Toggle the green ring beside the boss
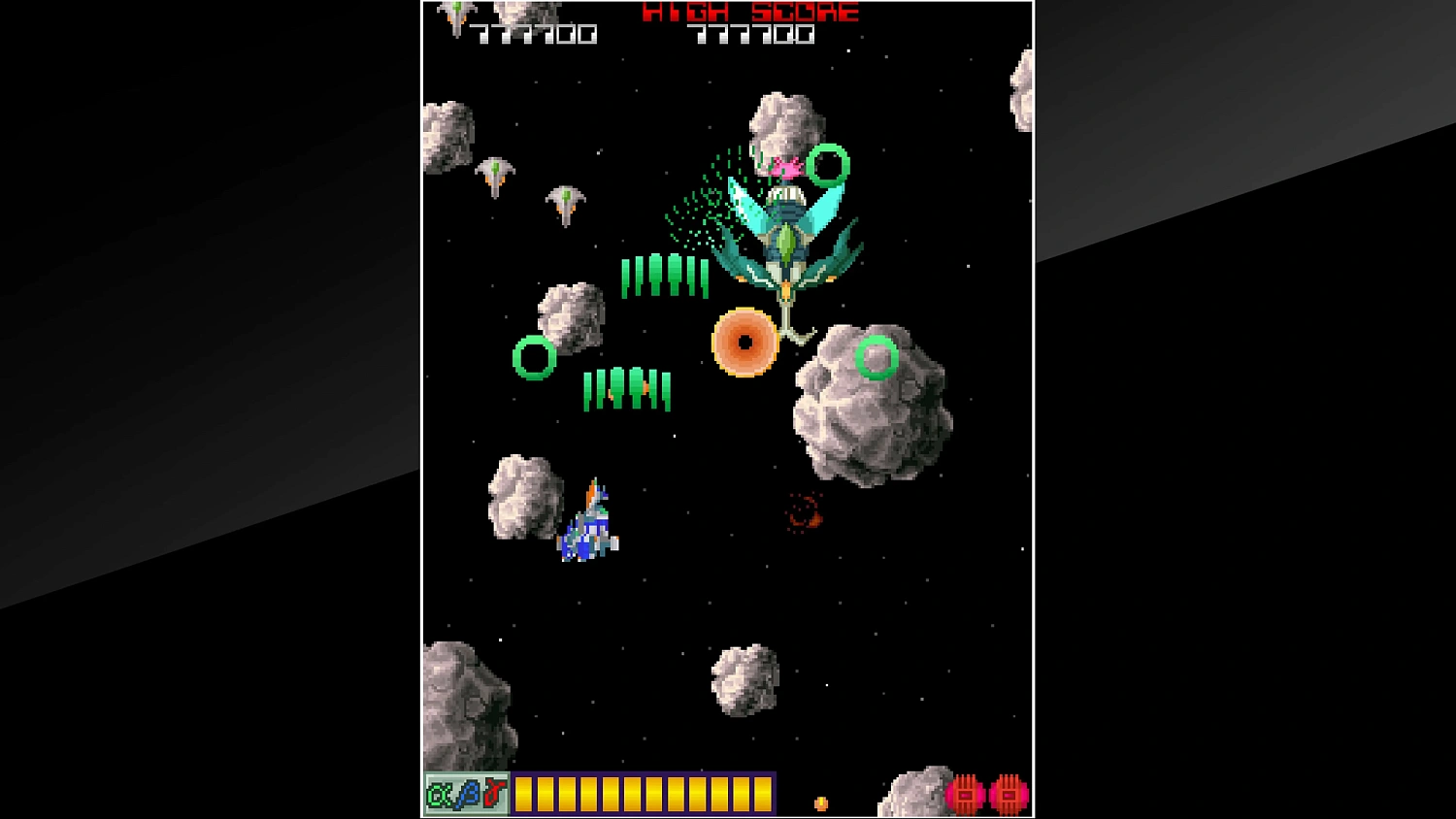Viewport: 1456px width, 819px height. click(827, 165)
